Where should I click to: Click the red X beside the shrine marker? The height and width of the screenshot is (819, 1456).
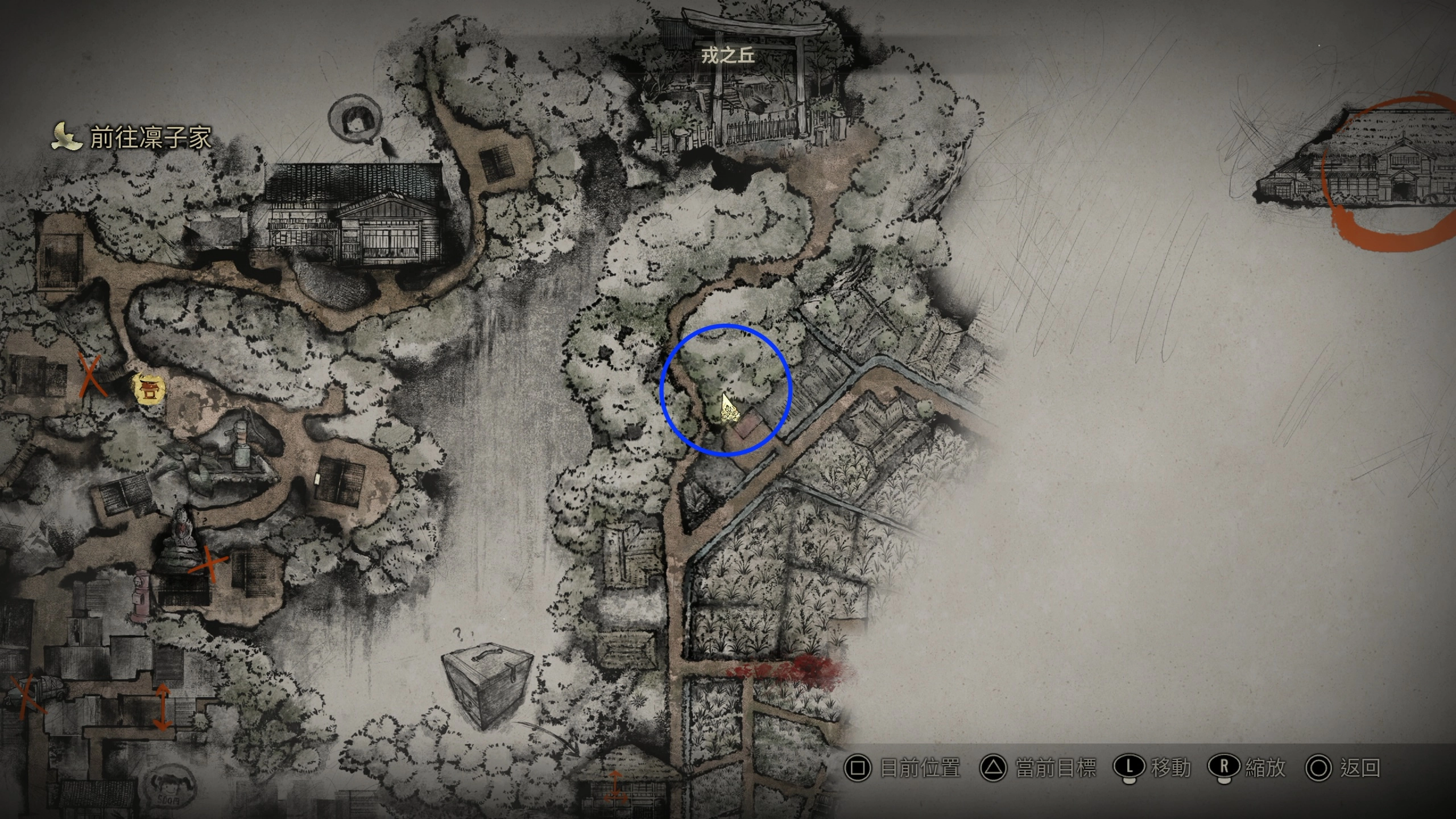point(92,375)
